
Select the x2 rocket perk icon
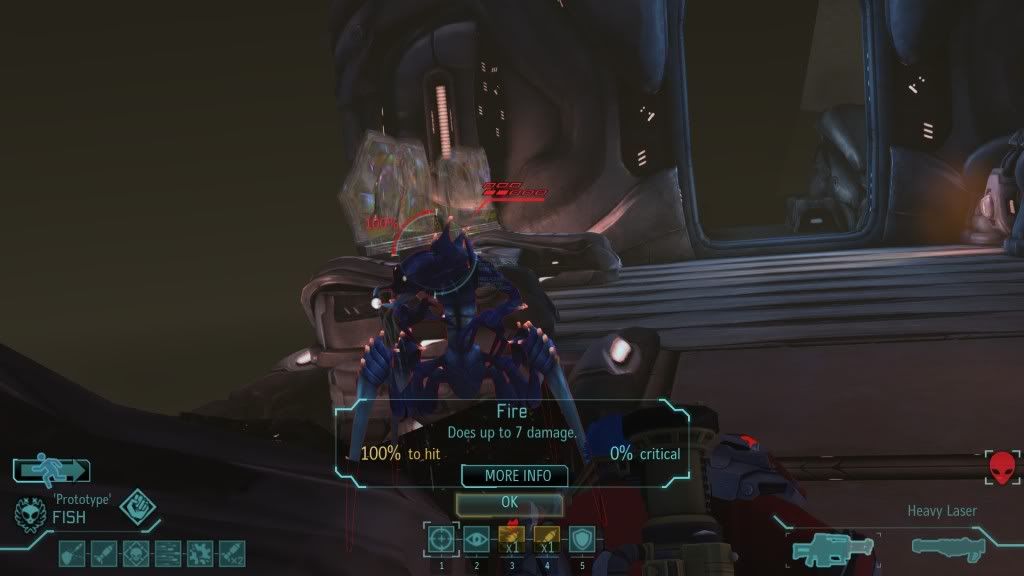(x=230, y=551)
